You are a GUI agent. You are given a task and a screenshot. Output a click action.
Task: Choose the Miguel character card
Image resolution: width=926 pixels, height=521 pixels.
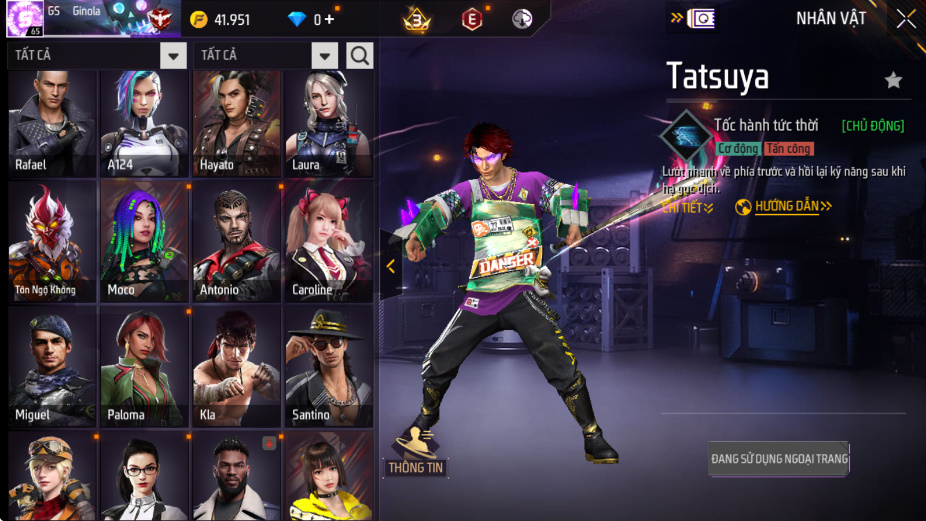pyautogui.click(x=52, y=366)
